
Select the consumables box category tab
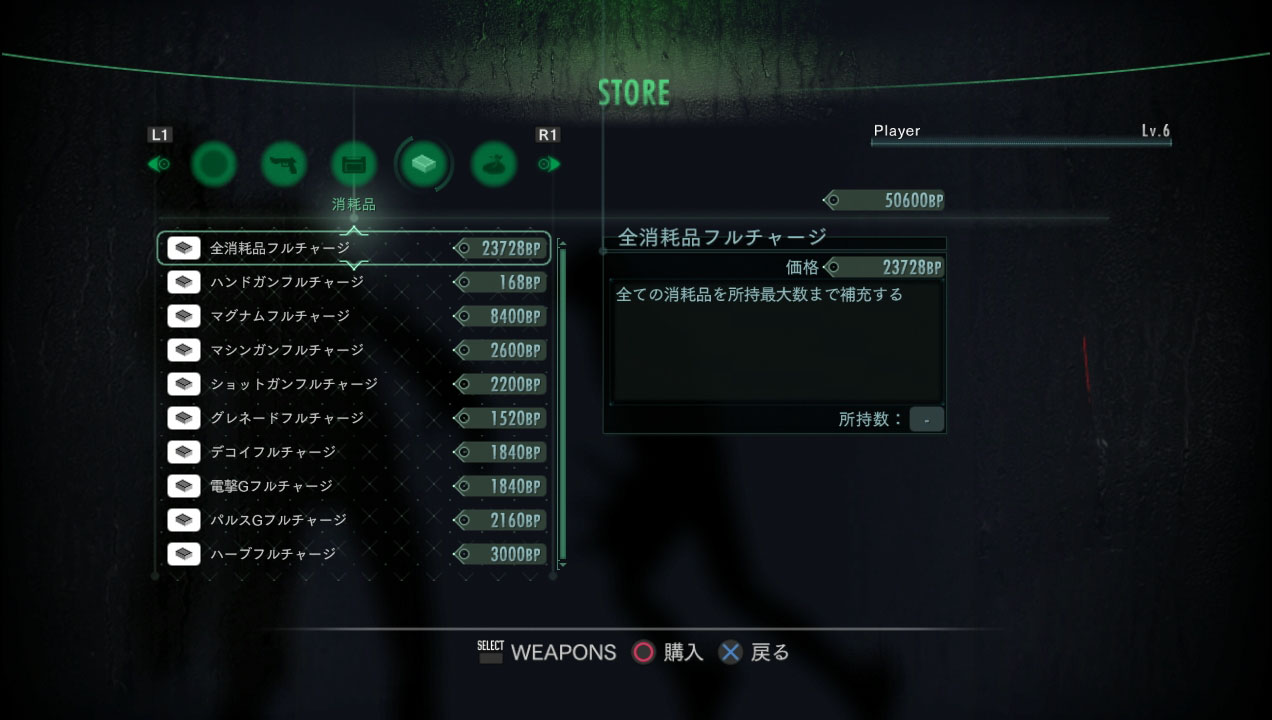click(x=424, y=164)
